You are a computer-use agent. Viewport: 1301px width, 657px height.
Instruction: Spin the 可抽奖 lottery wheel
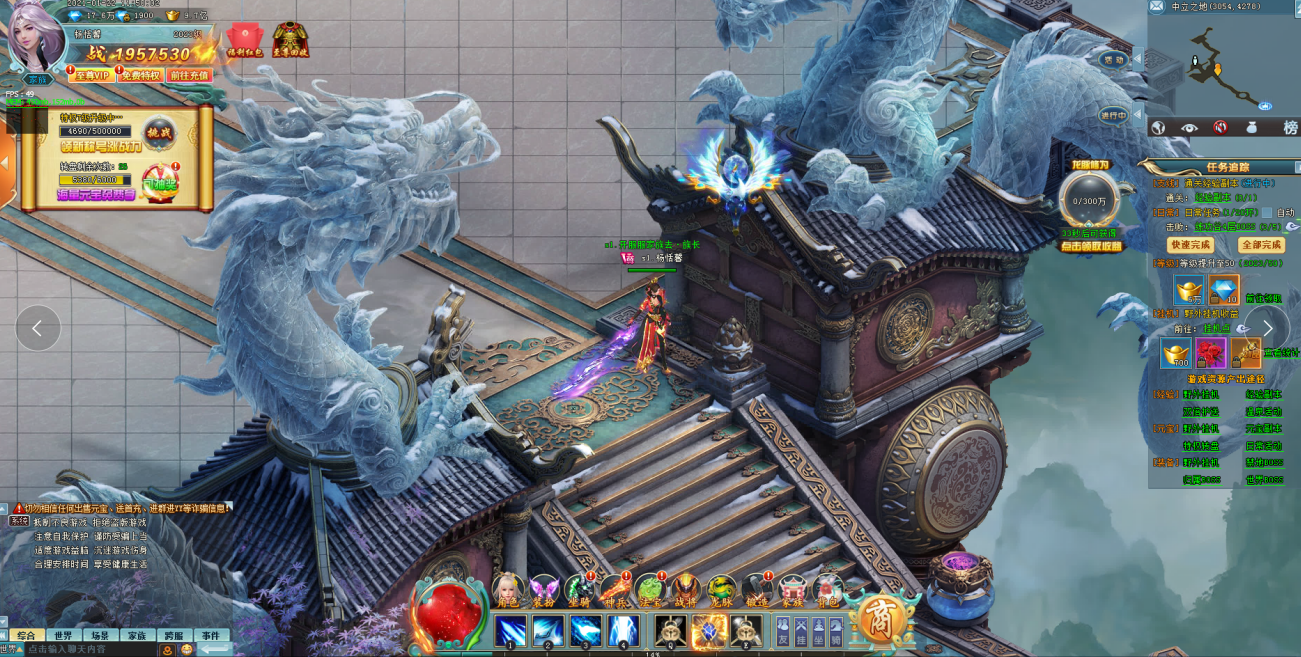(x=160, y=183)
